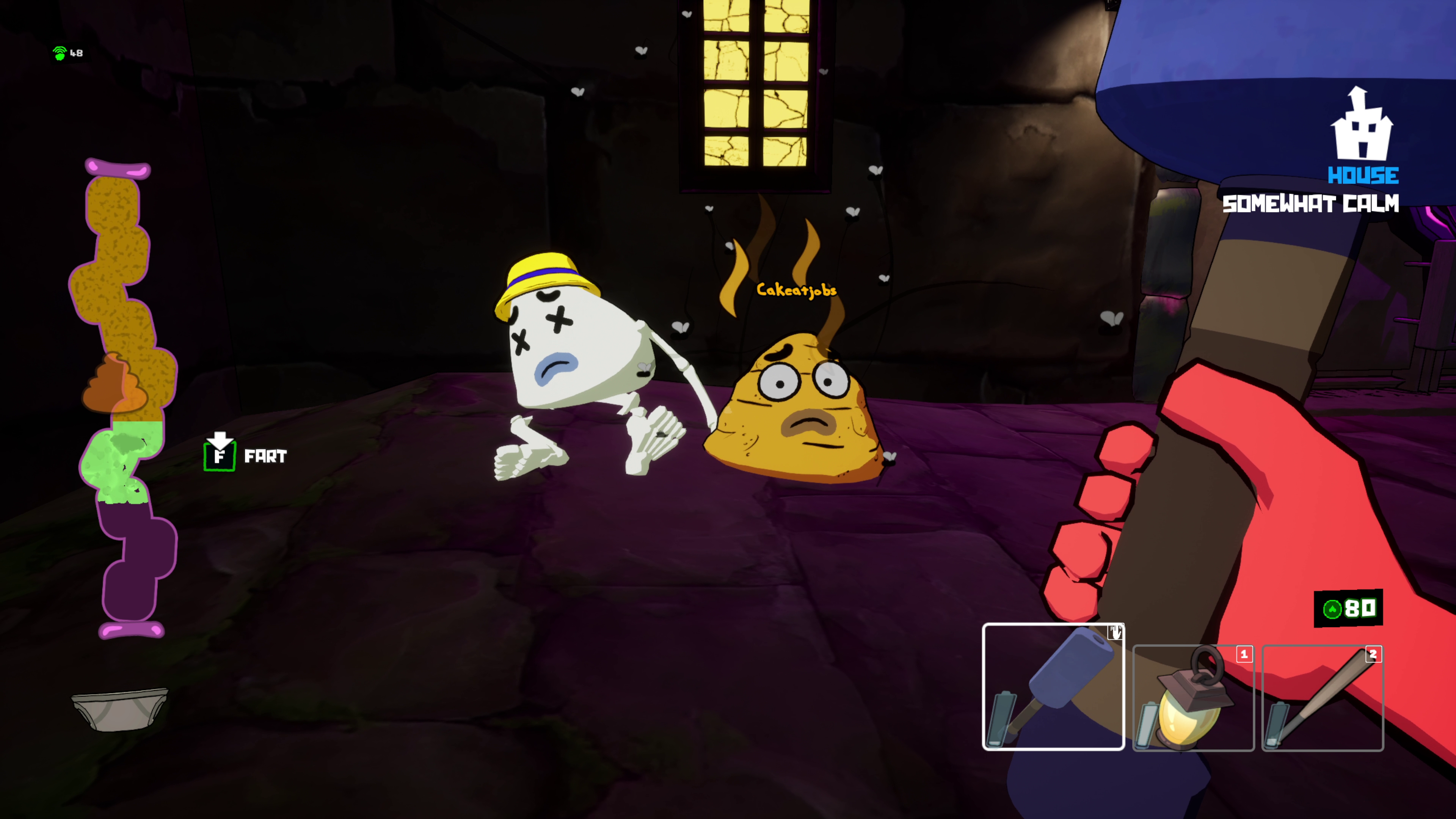Click the number 1 badge on the lantern slot
Screen dimensions: 1456x819
[1244, 654]
